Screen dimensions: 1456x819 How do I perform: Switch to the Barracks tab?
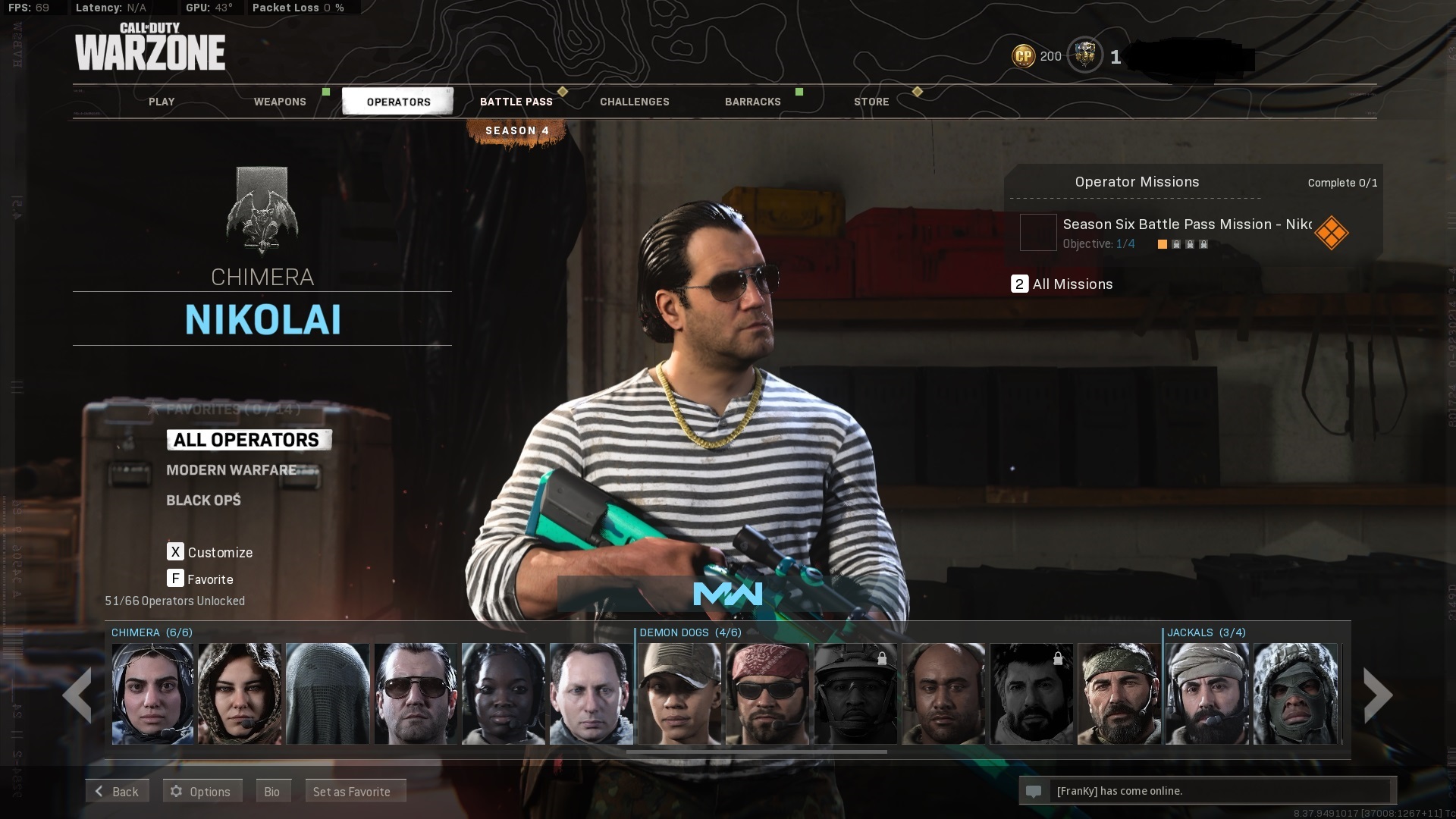point(753,102)
